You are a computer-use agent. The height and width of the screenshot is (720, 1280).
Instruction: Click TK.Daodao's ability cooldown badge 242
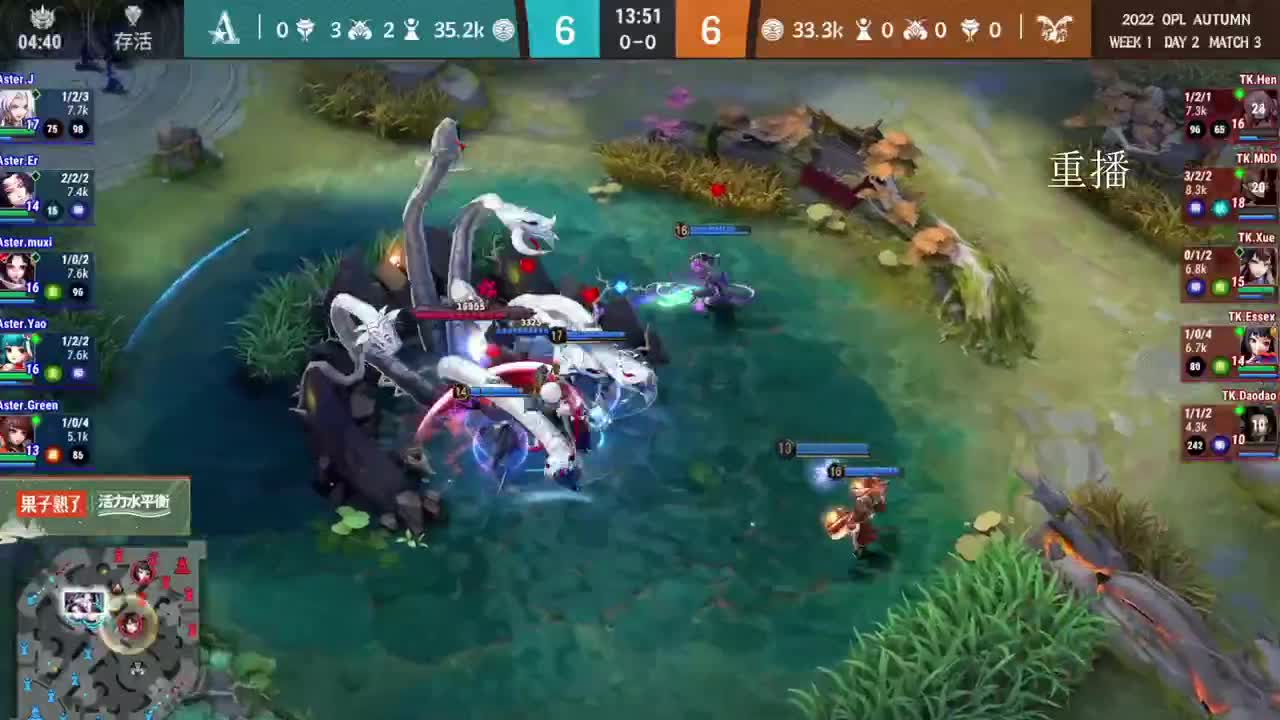1197,442
